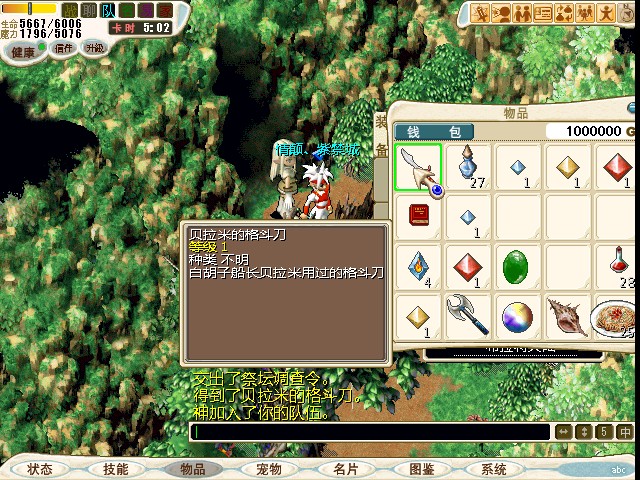Click the 健康 health button
640x480 pixels.
tap(24, 49)
